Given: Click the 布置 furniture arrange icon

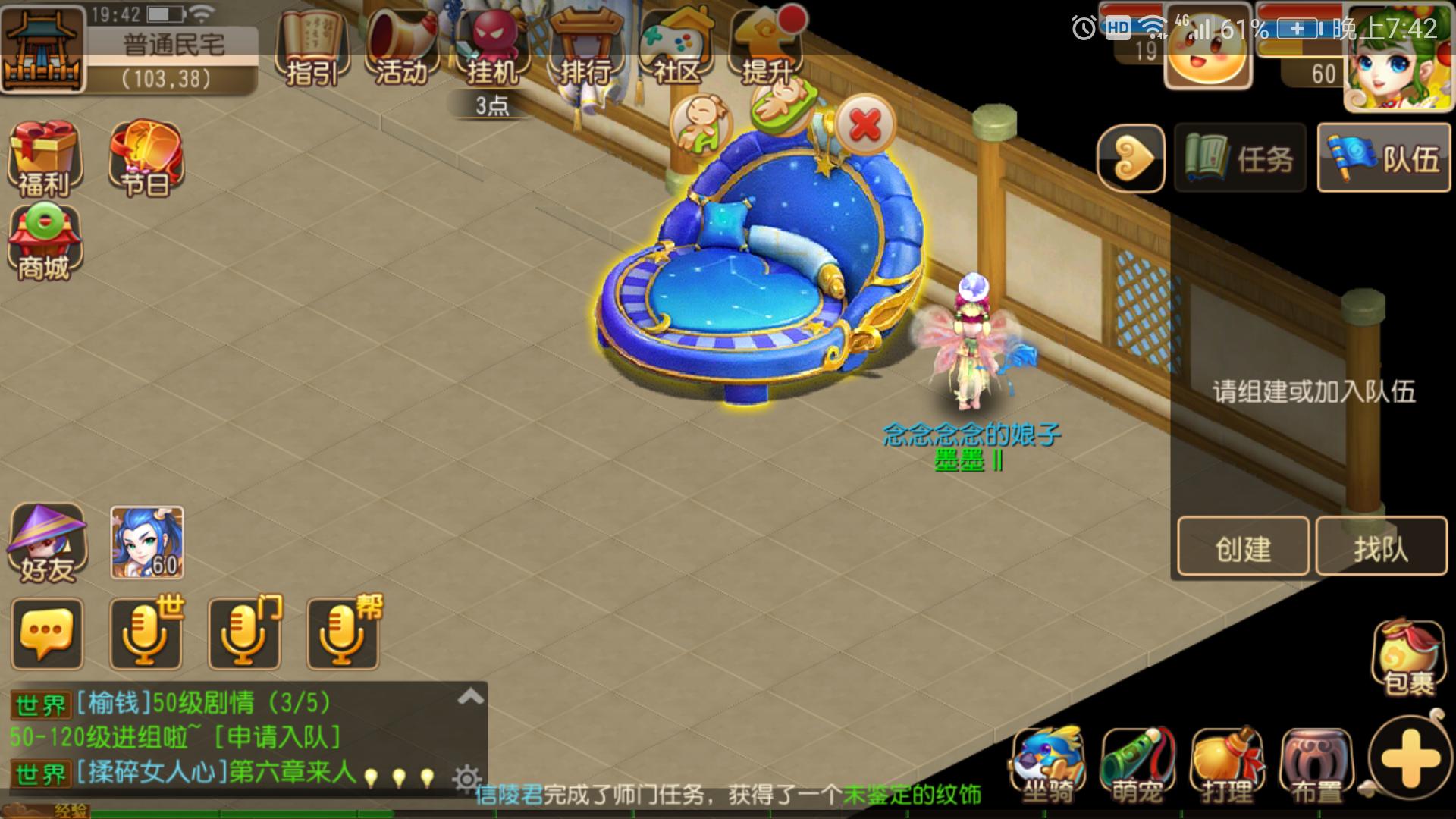Looking at the screenshot, I should (1316, 766).
